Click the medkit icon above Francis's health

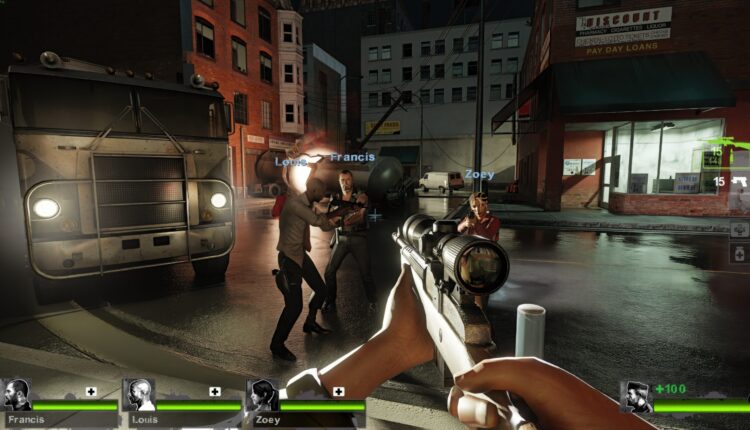[91, 391]
